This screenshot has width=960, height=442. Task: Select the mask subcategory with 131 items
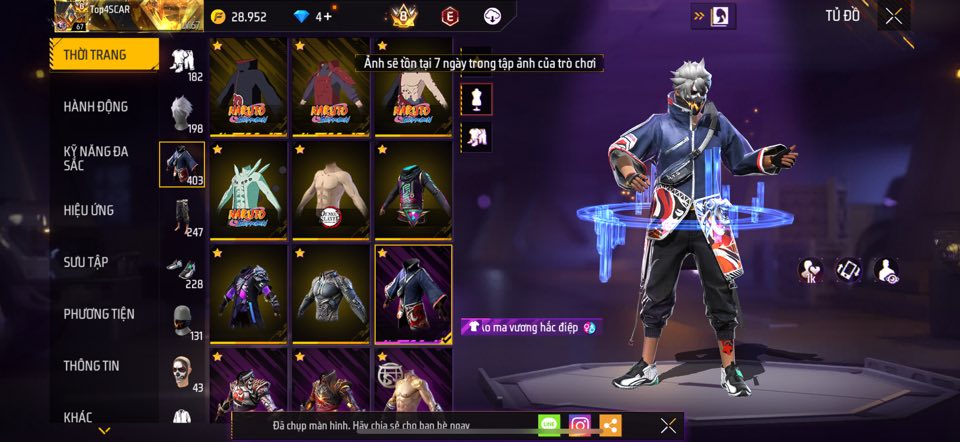click(x=182, y=321)
